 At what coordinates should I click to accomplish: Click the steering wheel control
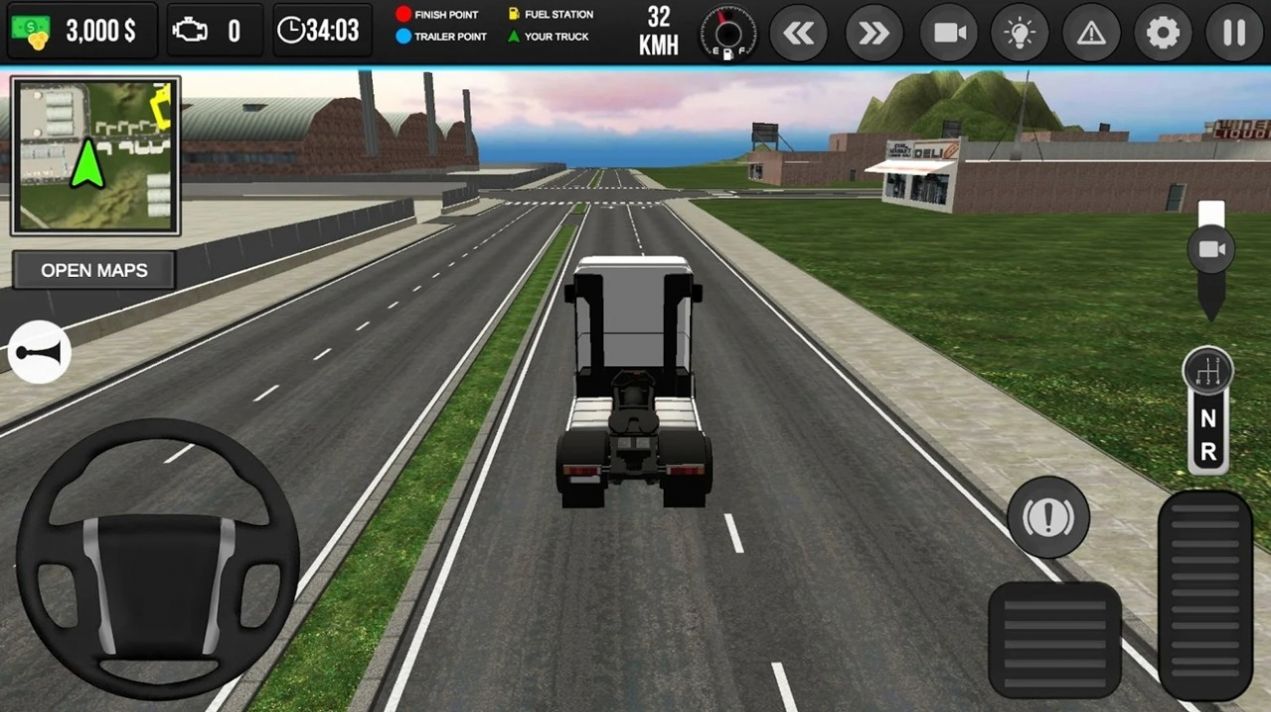(157, 559)
